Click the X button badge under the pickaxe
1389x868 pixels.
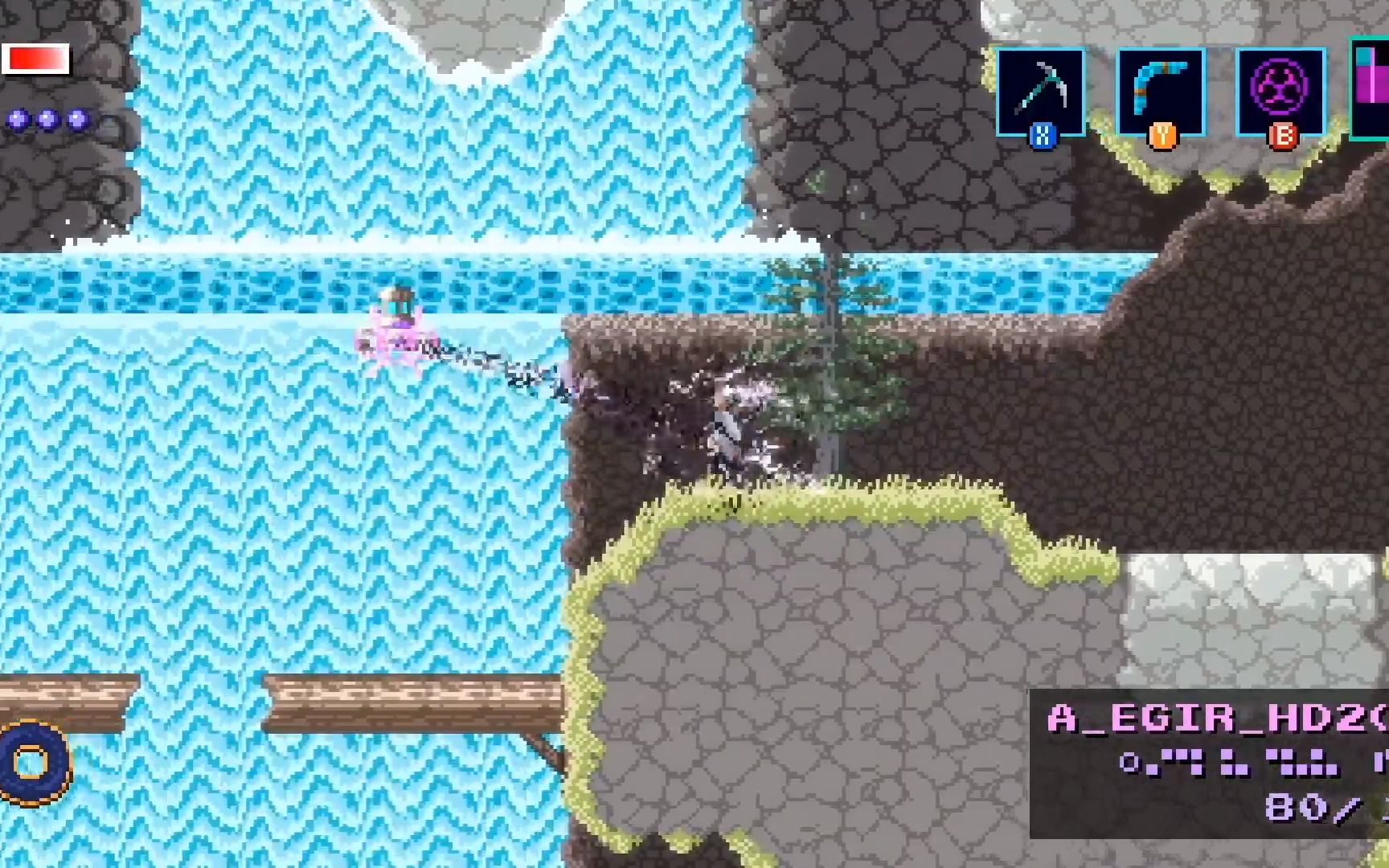[1042, 135]
